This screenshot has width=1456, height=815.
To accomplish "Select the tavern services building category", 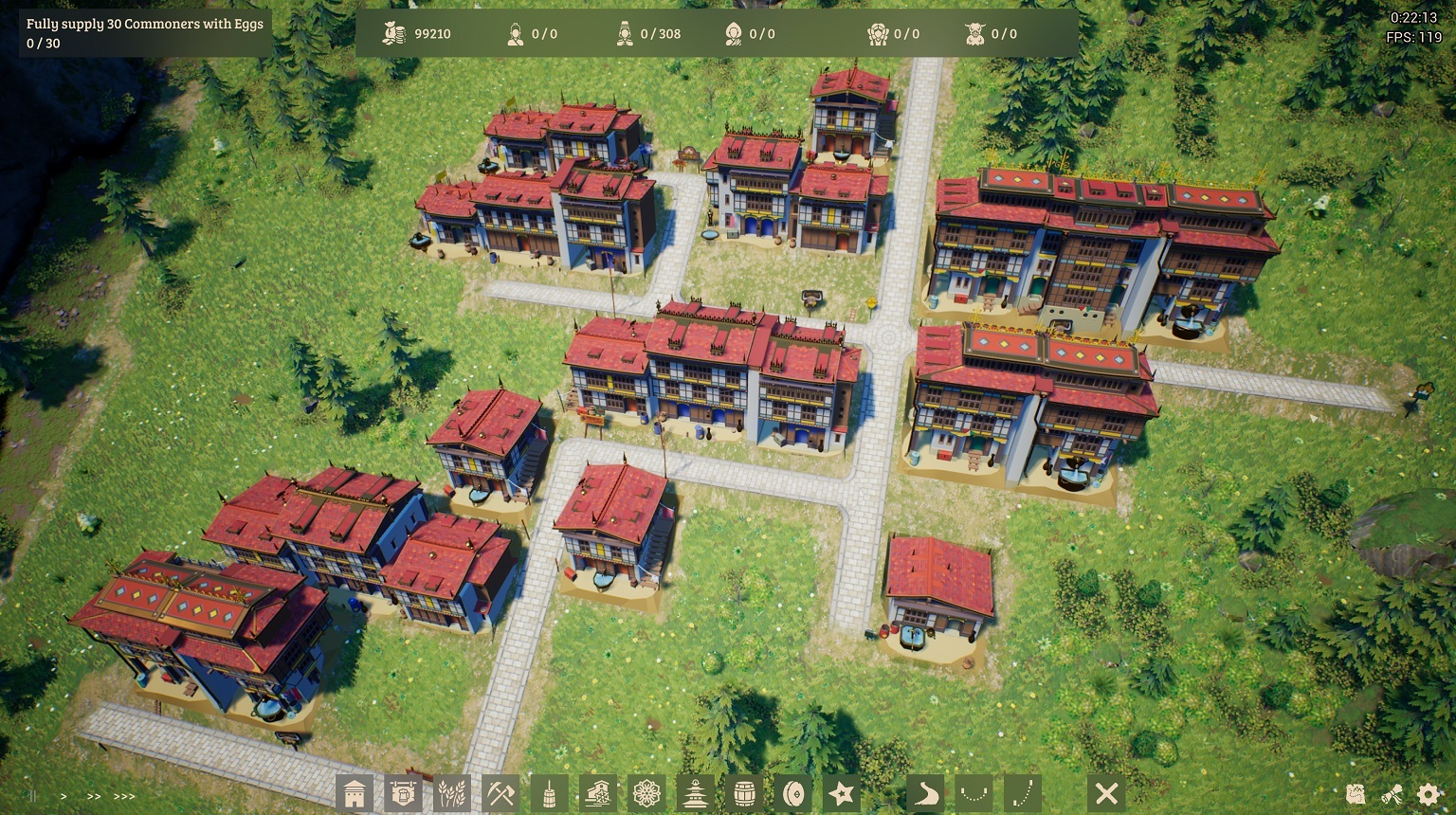I will click(x=404, y=794).
